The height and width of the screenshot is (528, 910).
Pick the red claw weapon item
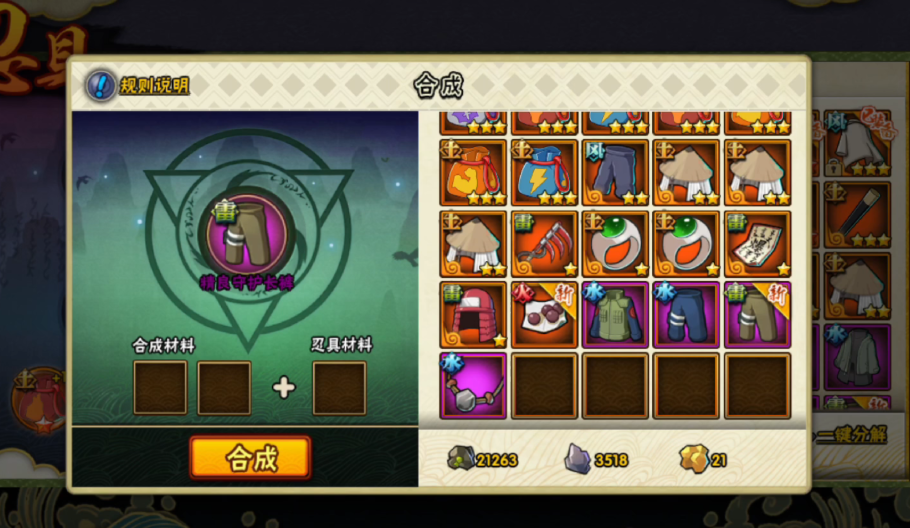544,244
